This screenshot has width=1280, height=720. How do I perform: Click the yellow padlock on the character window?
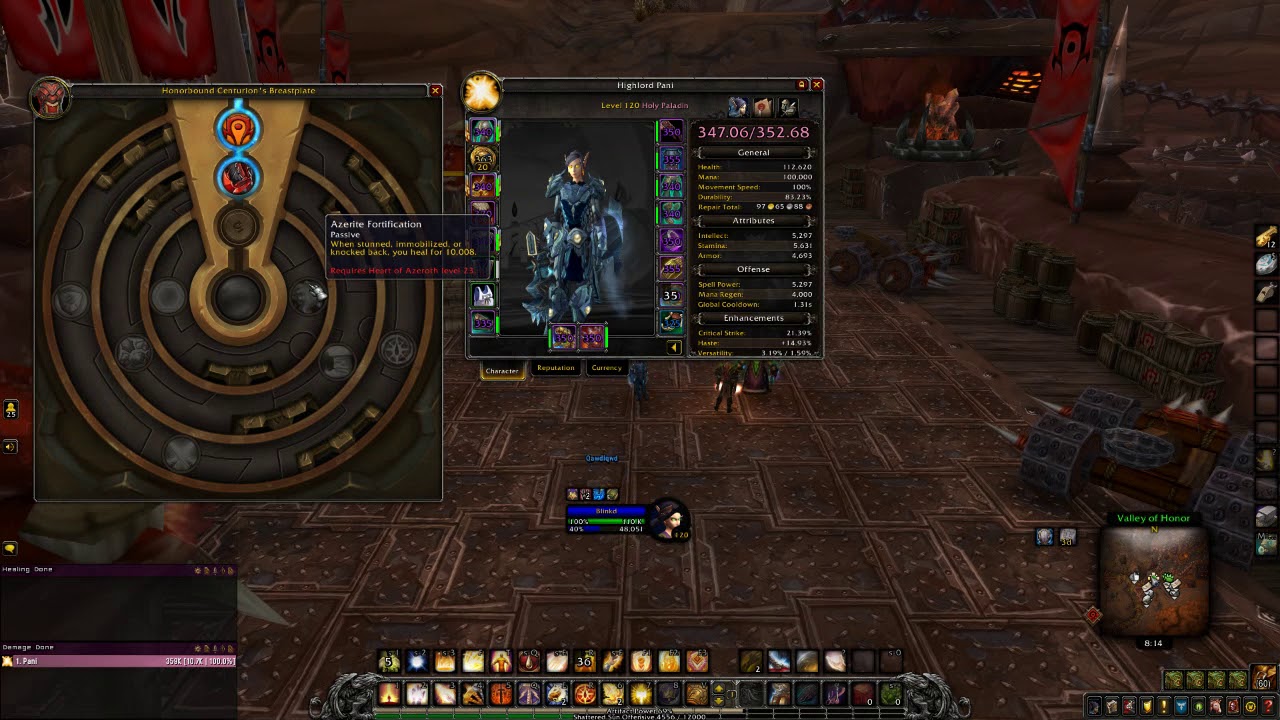click(x=801, y=85)
